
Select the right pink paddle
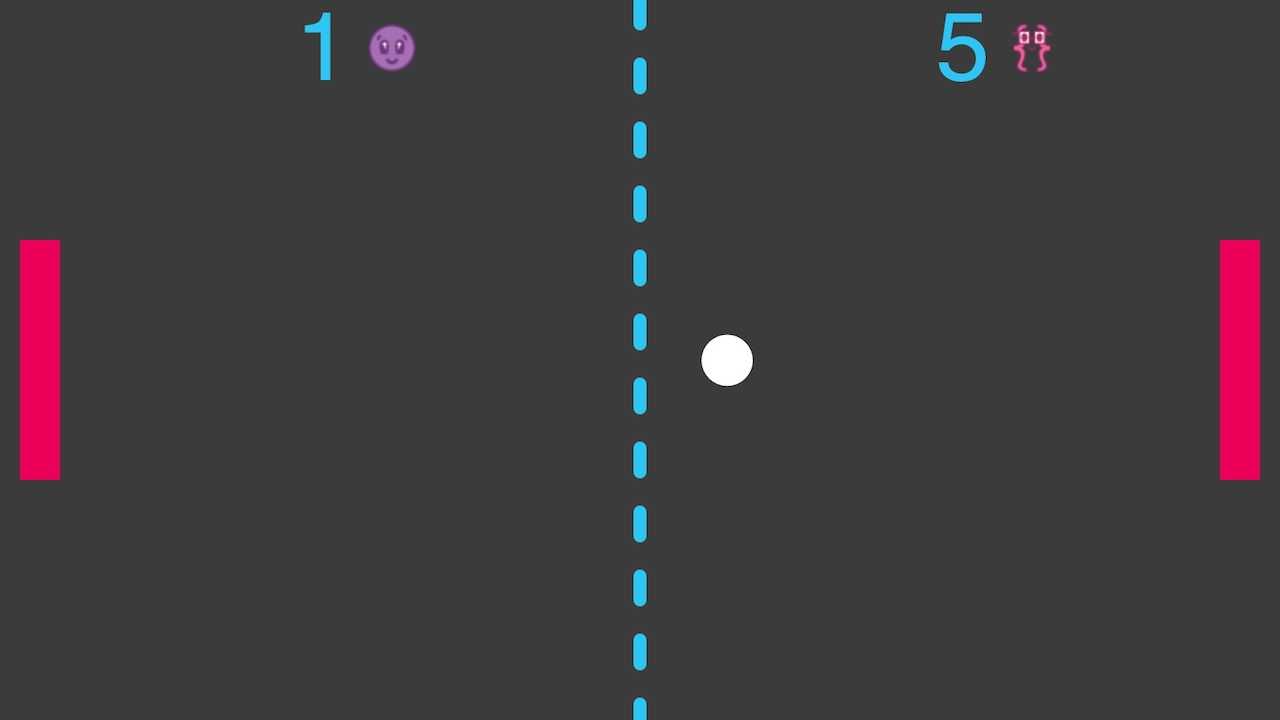tap(1240, 360)
